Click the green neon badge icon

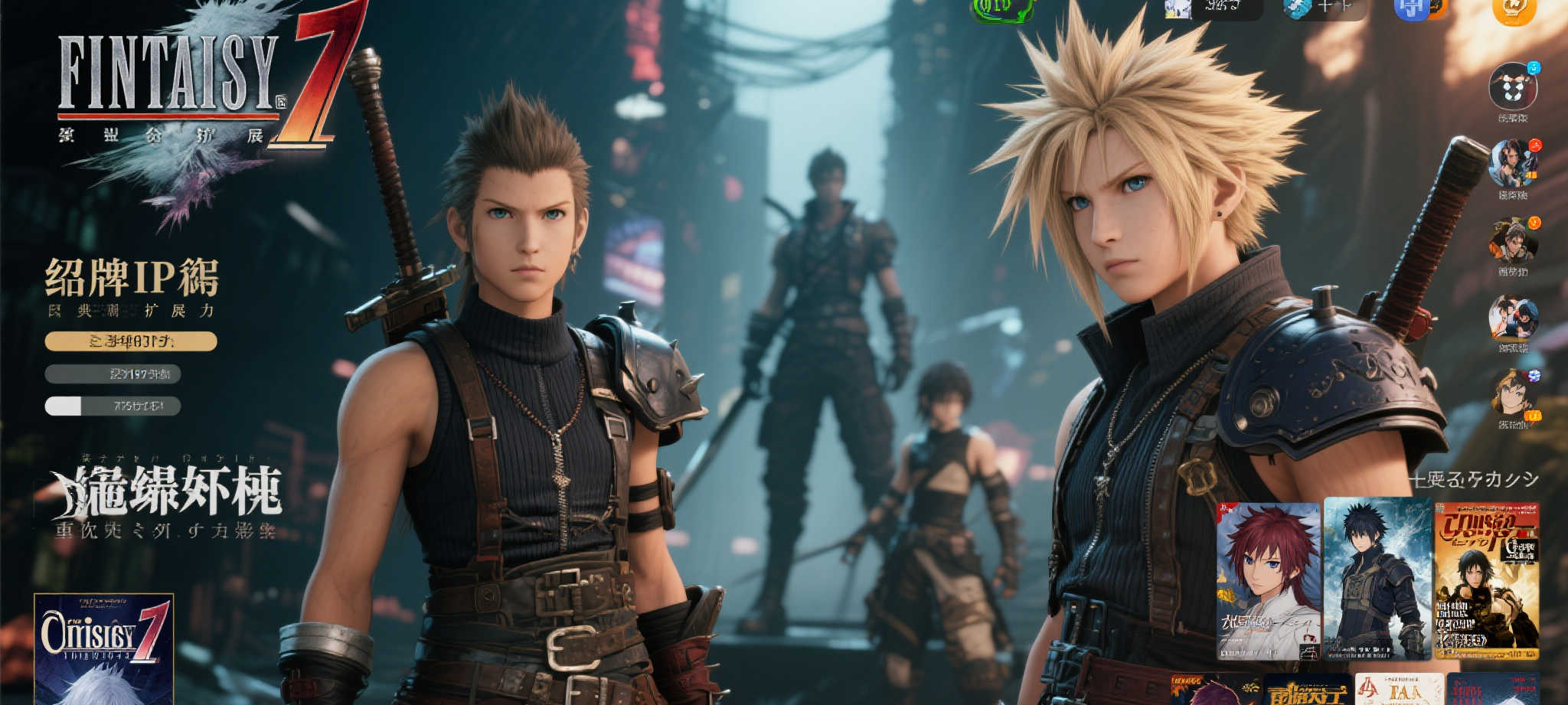pyautogui.click(x=1001, y=9)
